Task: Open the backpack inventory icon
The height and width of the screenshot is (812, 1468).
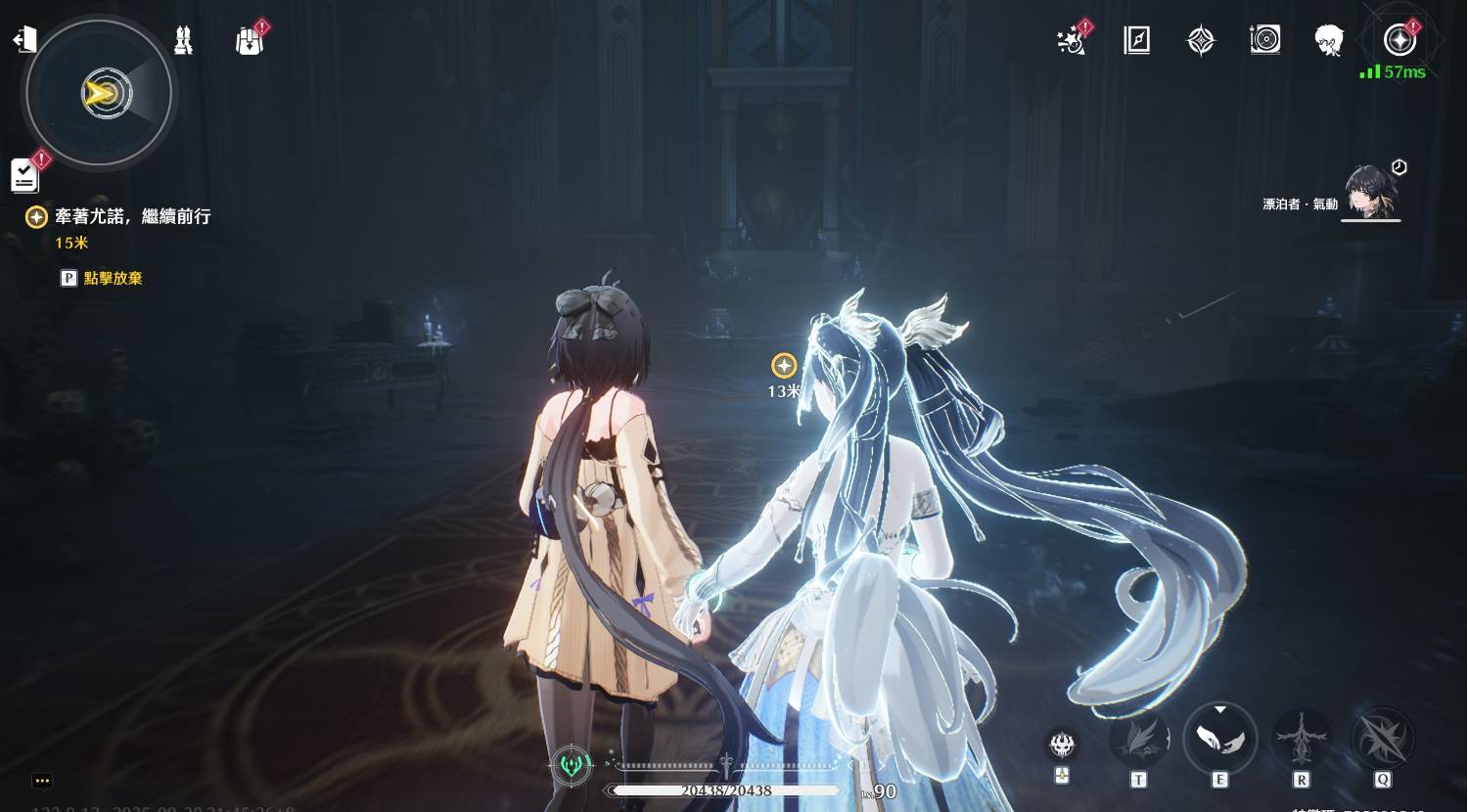Action: 250,41
